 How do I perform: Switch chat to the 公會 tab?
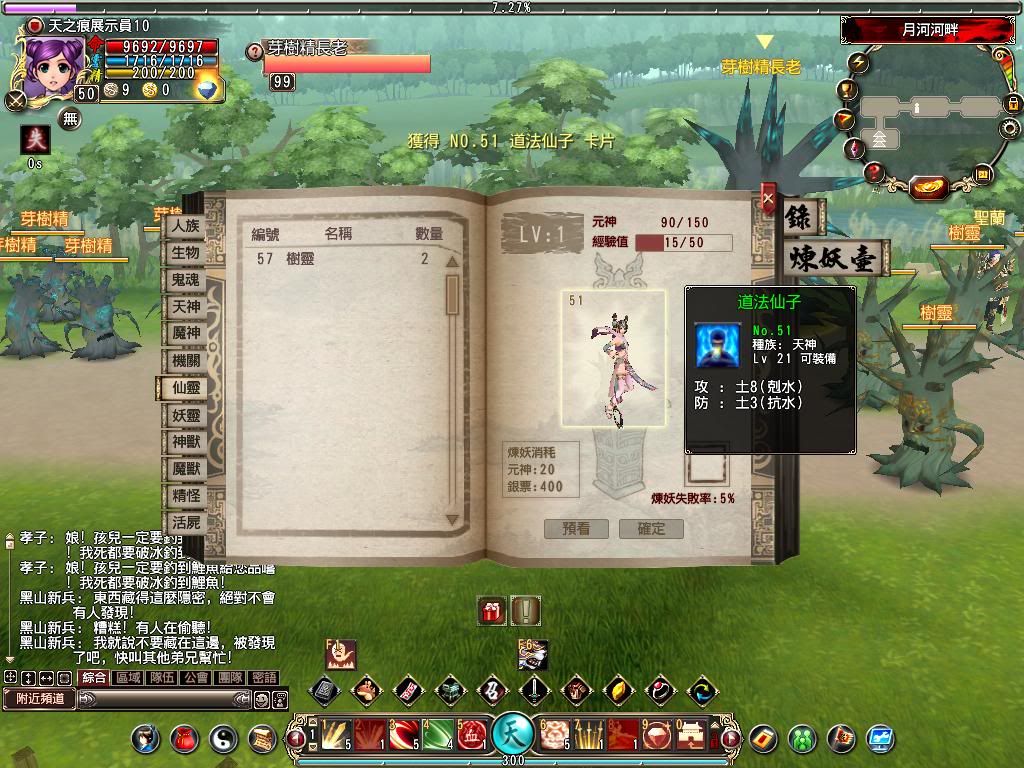tap(196, 677)
